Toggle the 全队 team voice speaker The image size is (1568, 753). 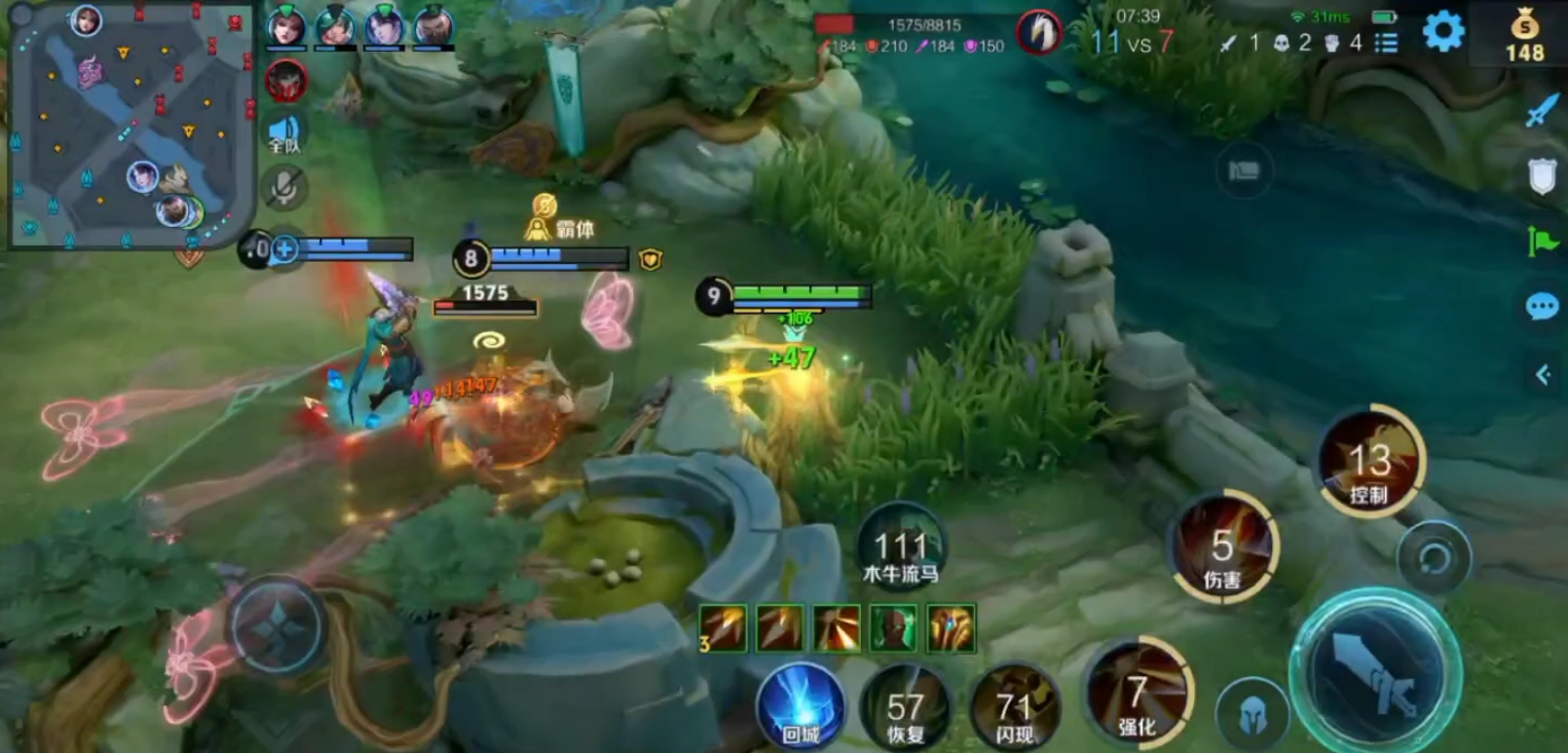tap(284, 133)
